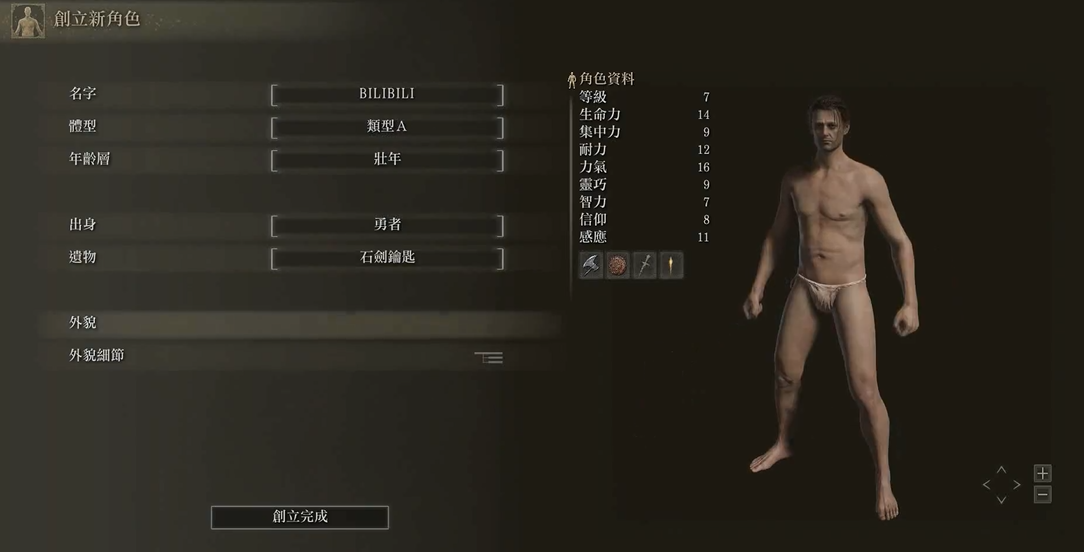Open the keepsake selection 石劍鑰匙
This screenshot has height=552, width=1084.
point(387,257)
